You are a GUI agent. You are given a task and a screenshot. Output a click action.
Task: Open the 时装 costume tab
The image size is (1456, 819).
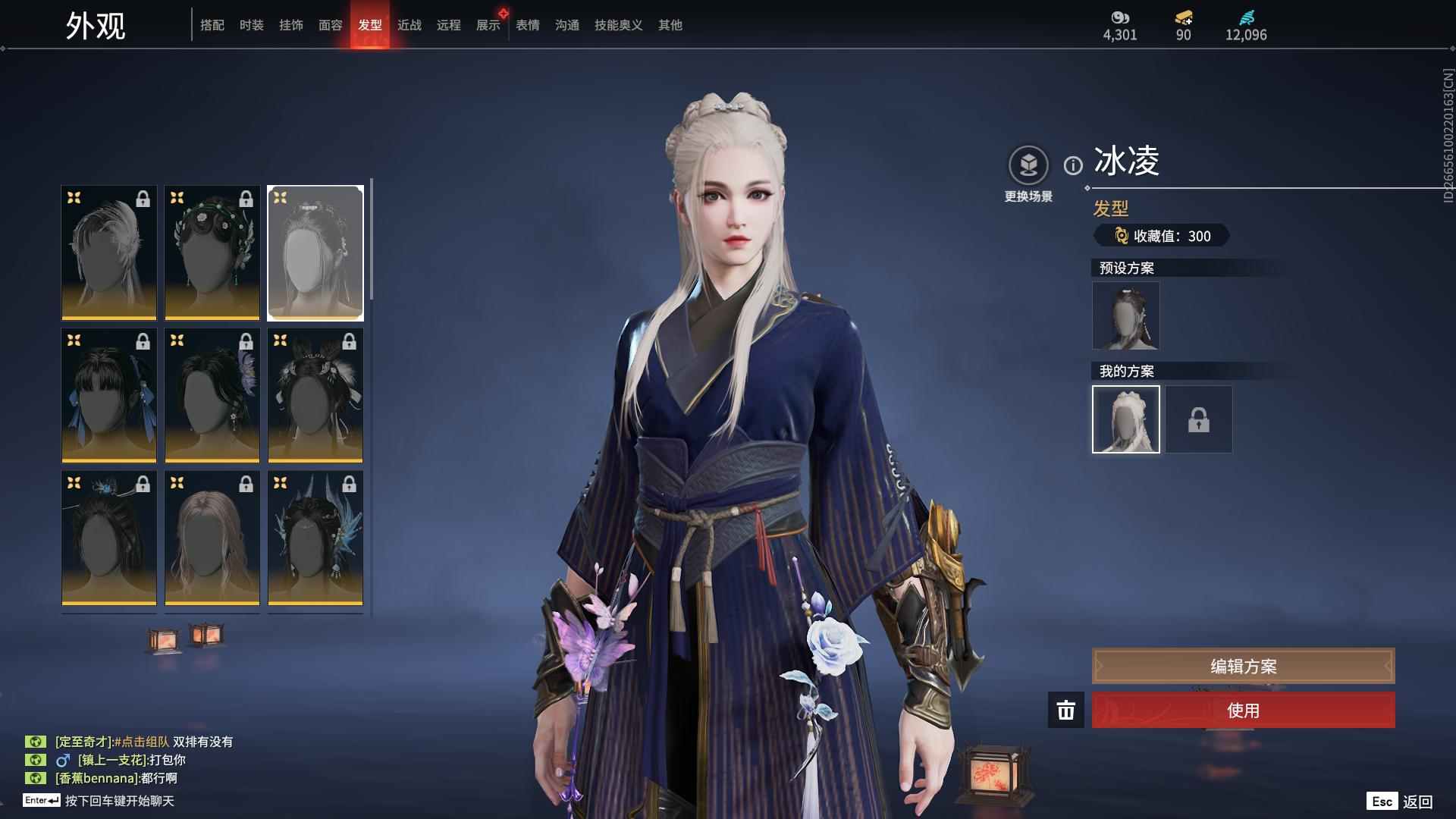pyautogui.click(x=252, y=25)
